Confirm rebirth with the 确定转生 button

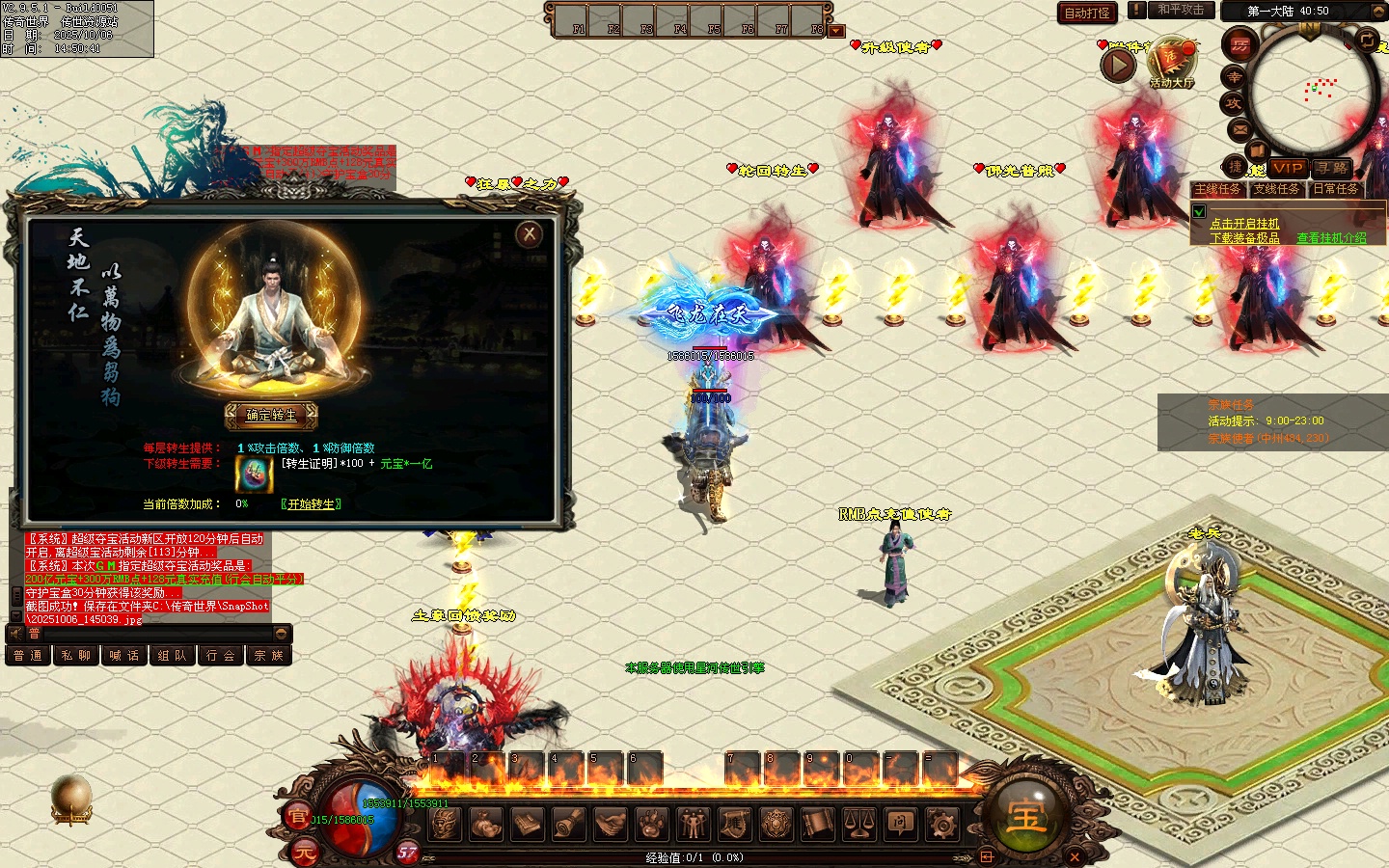271,416
